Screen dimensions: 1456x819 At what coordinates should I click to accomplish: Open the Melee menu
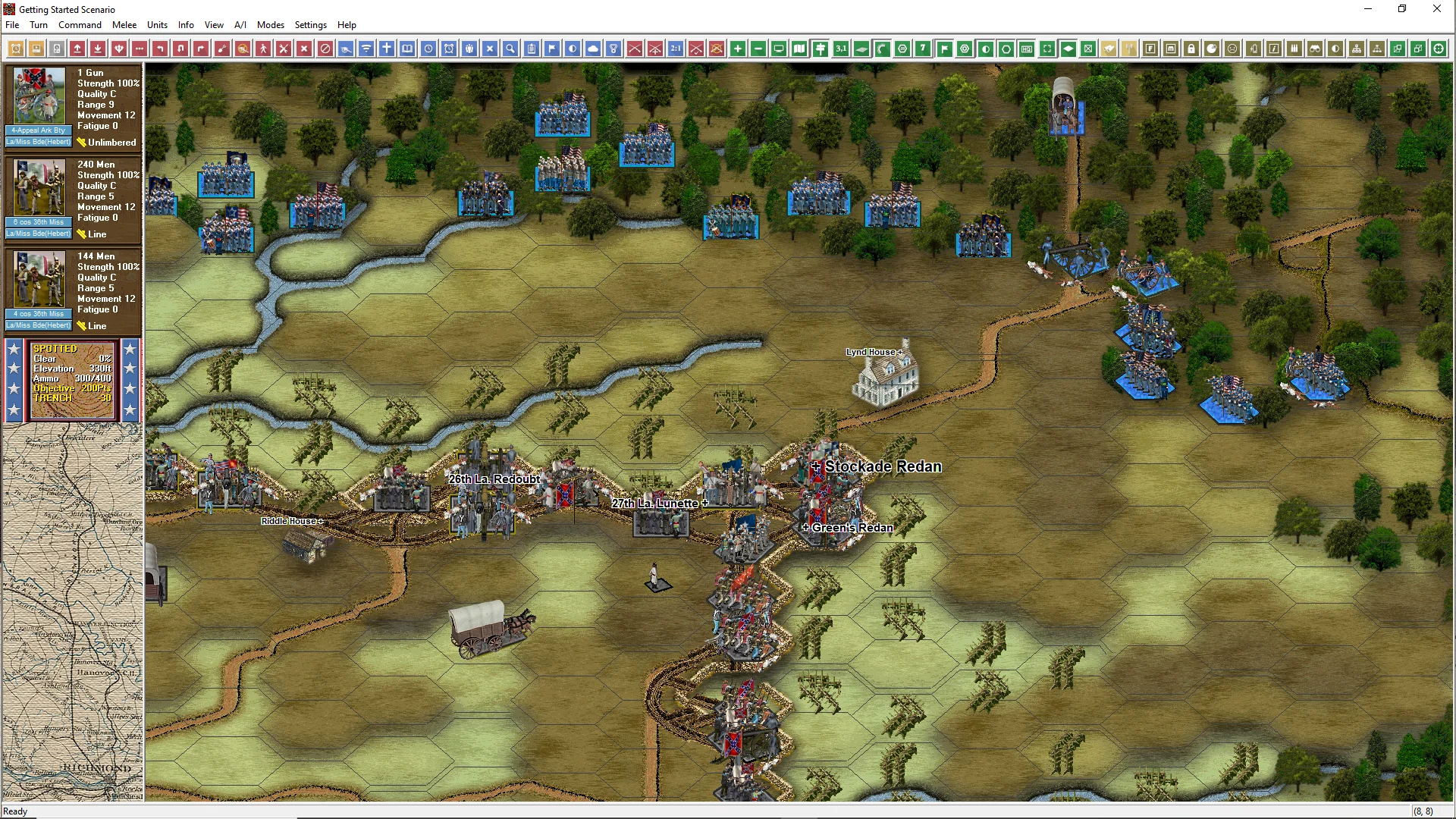(124, 25)
